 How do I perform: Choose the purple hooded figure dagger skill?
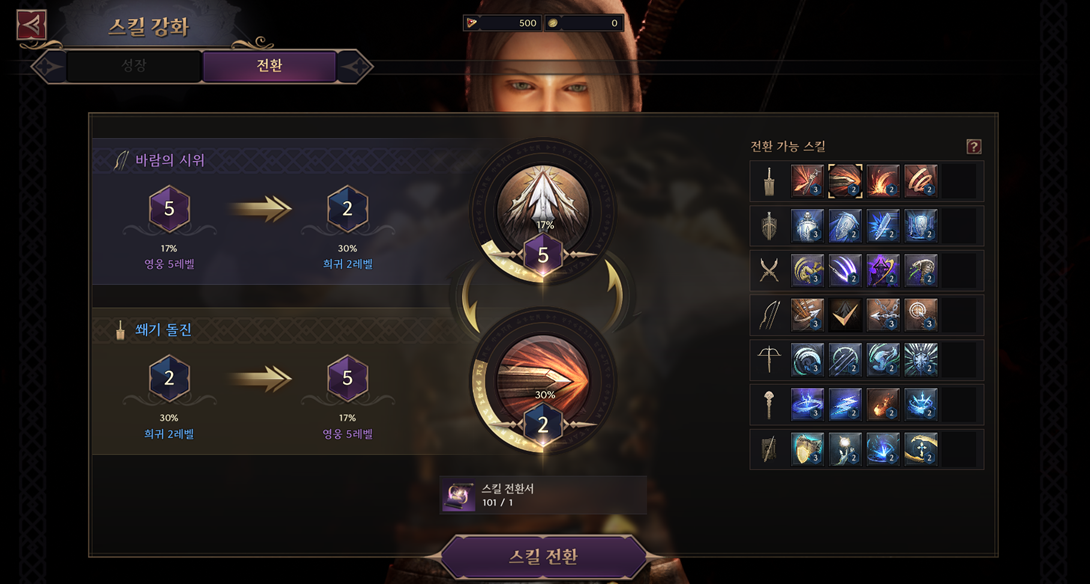[x=883, y=270]
